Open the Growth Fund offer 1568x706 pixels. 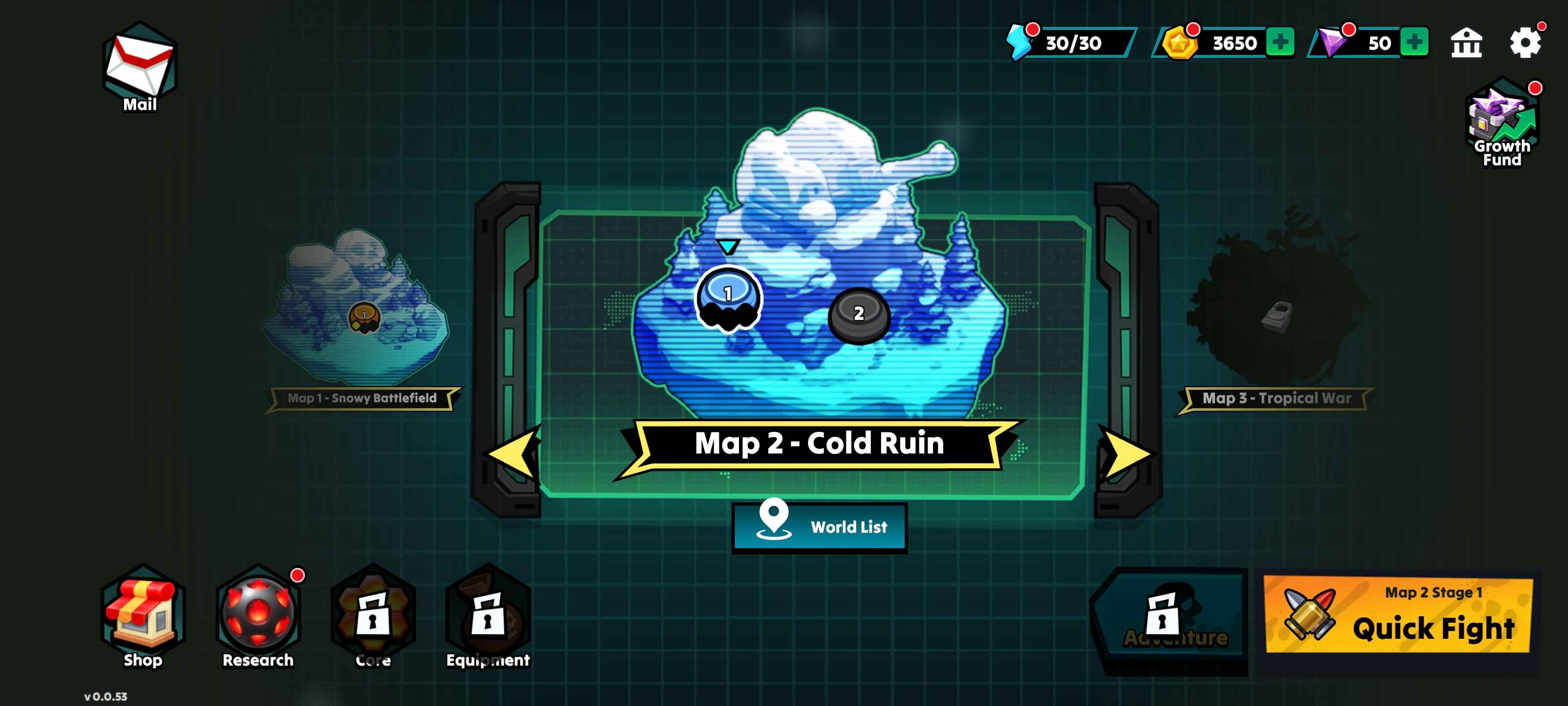coord(1501,122)
